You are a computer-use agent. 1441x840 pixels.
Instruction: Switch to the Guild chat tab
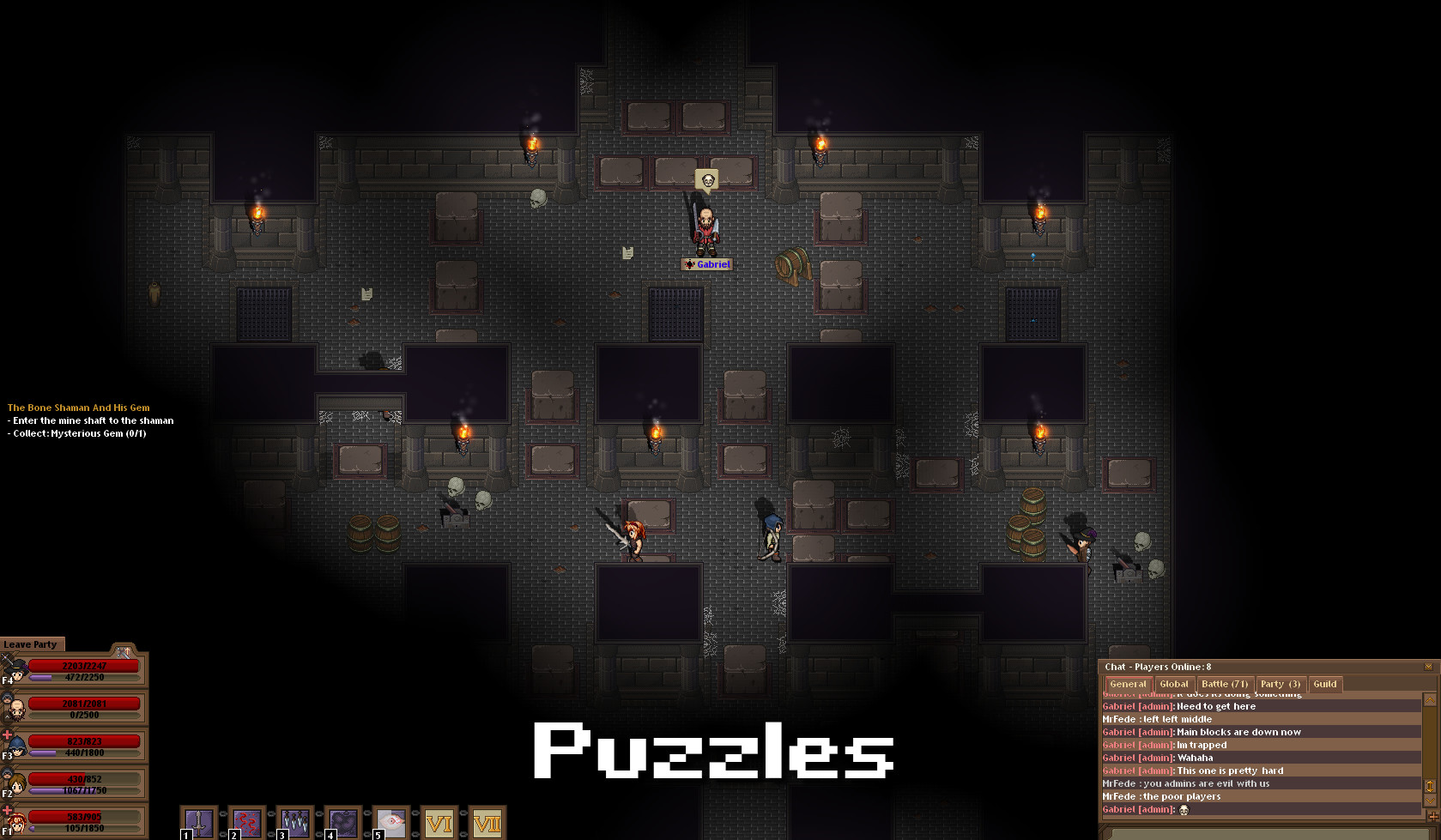1325,684
